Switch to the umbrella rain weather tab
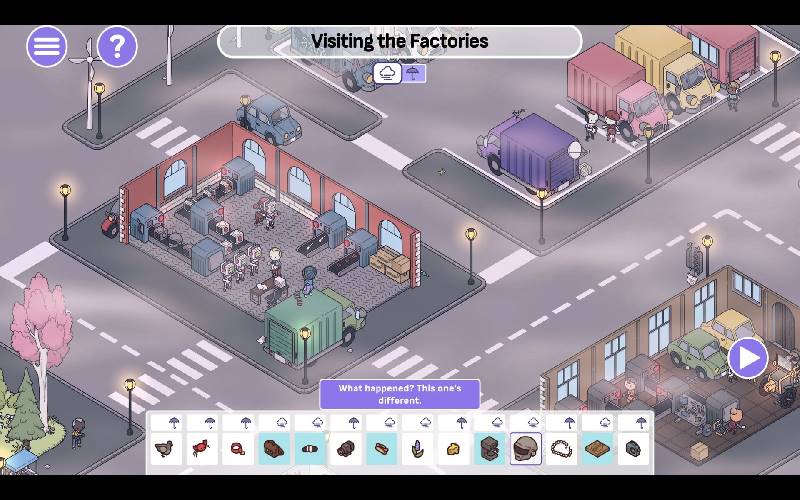 tap(413, 73)
